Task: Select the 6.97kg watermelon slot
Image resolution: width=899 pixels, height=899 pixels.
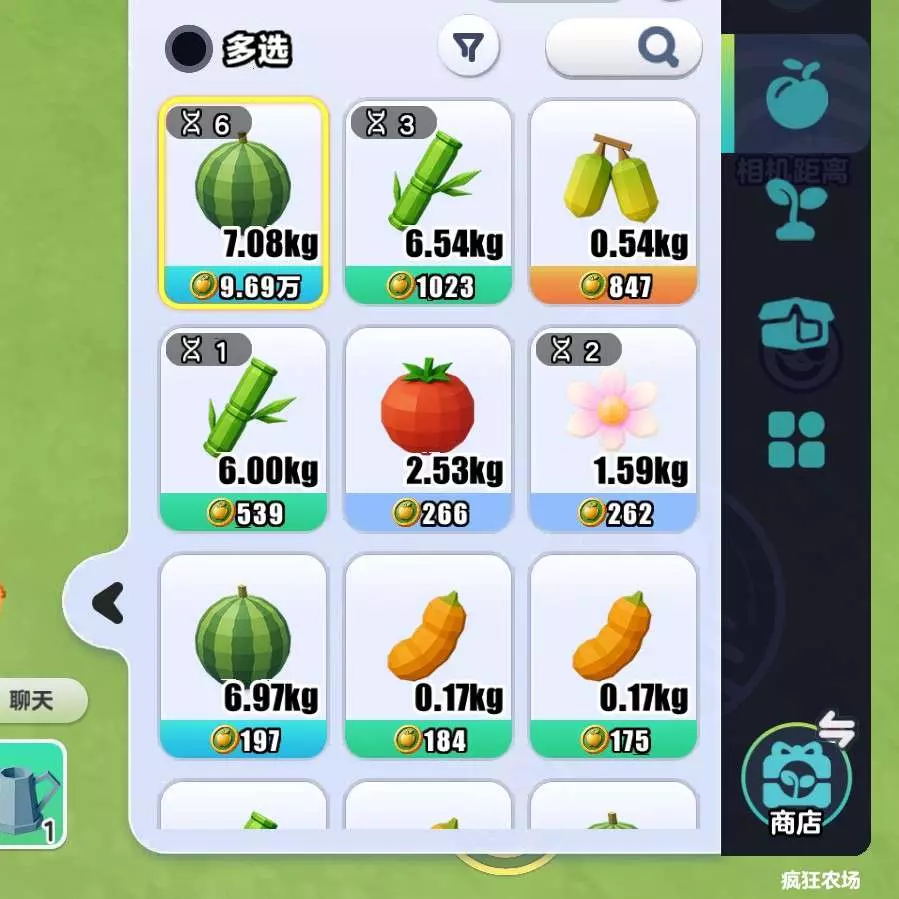Action: pos(243,656)
